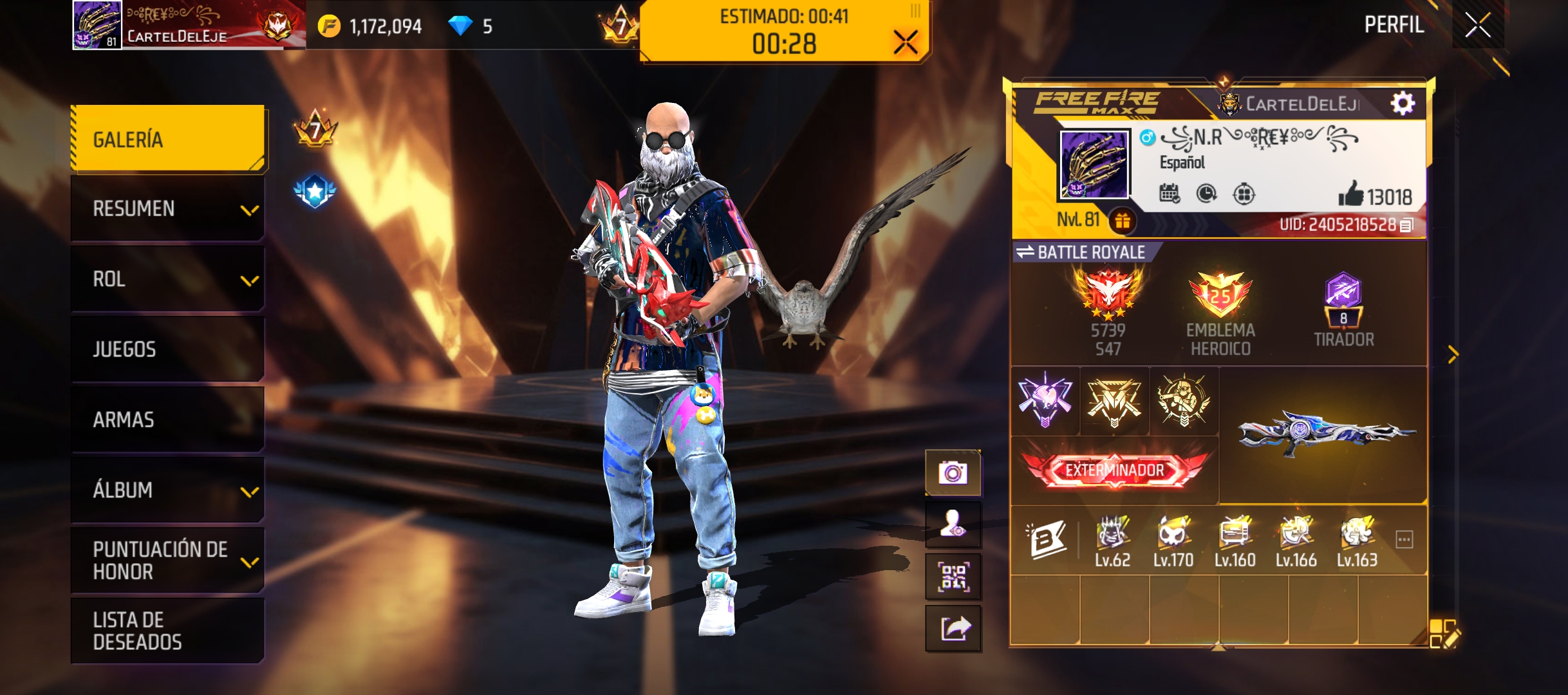The height and width of the screenshot is (695, 1568).
Task: Switch the Battle Royale mode stats
Action: click(1025, 252)
